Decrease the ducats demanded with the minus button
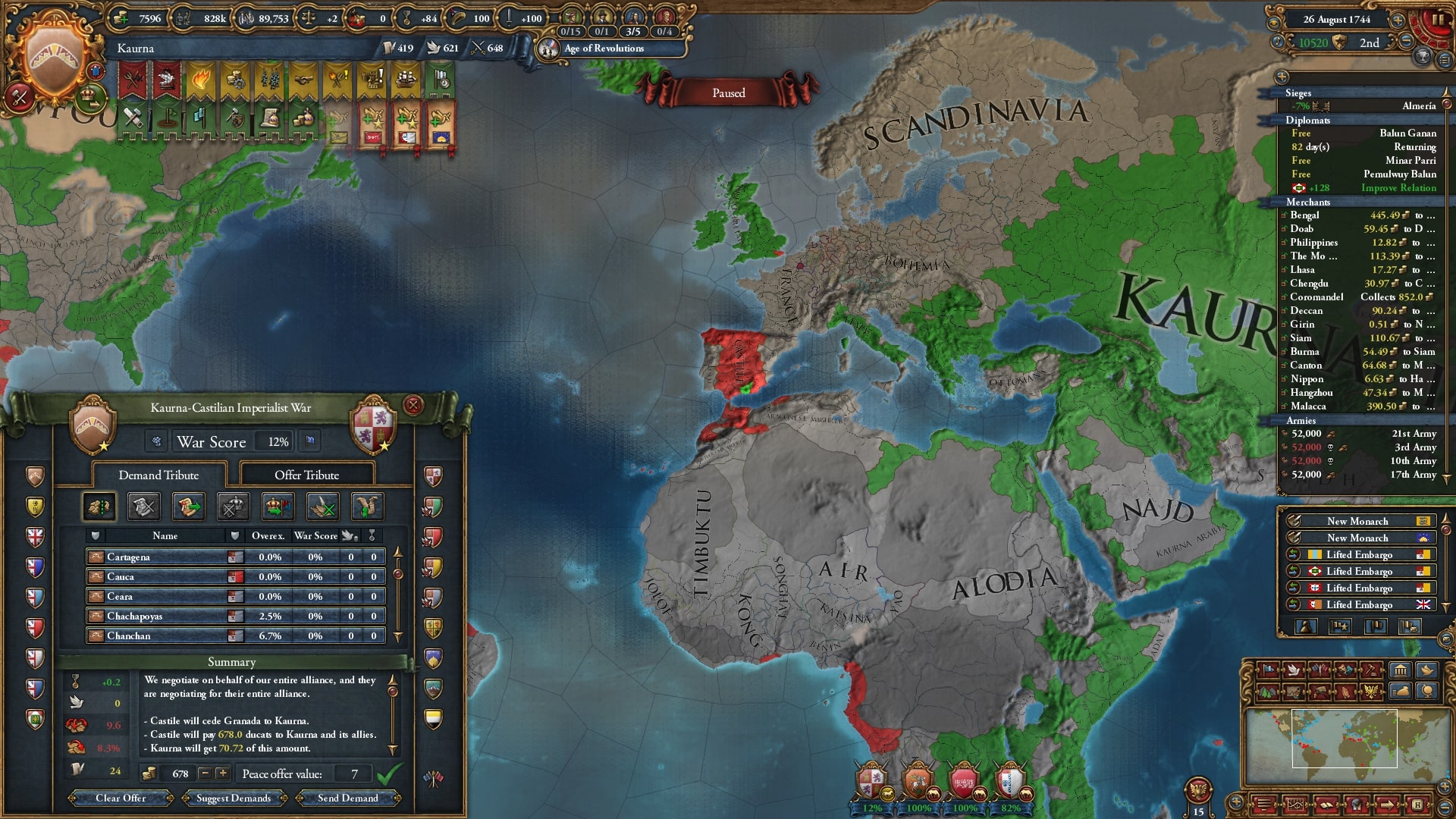This screenshot has width=1456, height=819. pos(204,773)
